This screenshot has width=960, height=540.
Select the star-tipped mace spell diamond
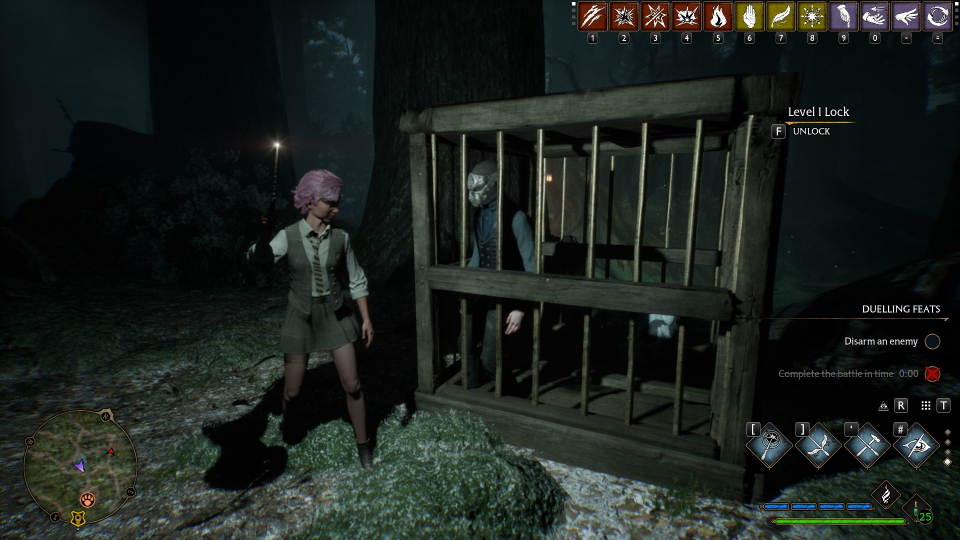[769, 444]
